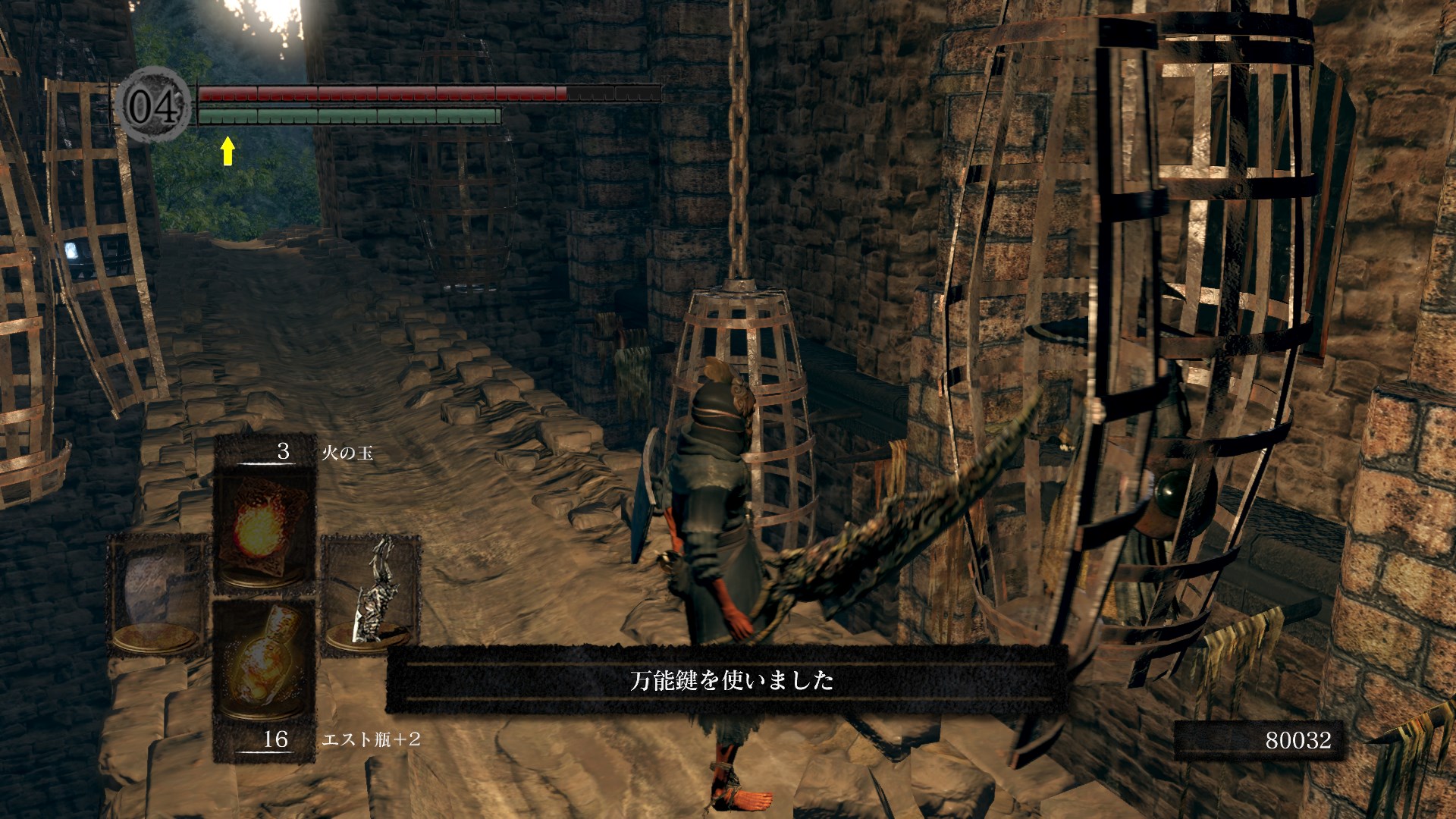1456x819 pixels.
Task: Click the humanity counter emblem
Action: pos(154,105)
